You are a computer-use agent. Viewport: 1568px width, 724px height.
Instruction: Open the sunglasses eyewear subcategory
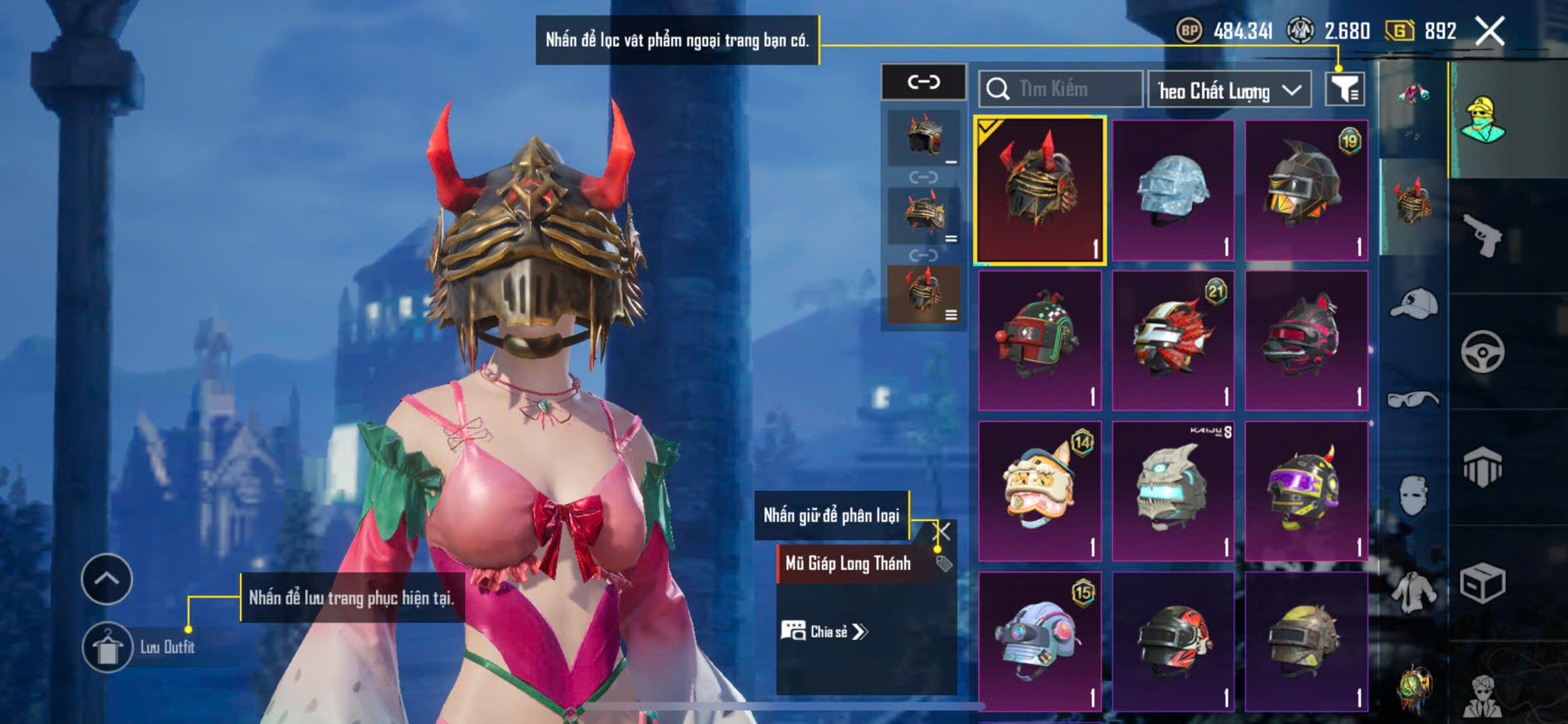pos(1413,400)
